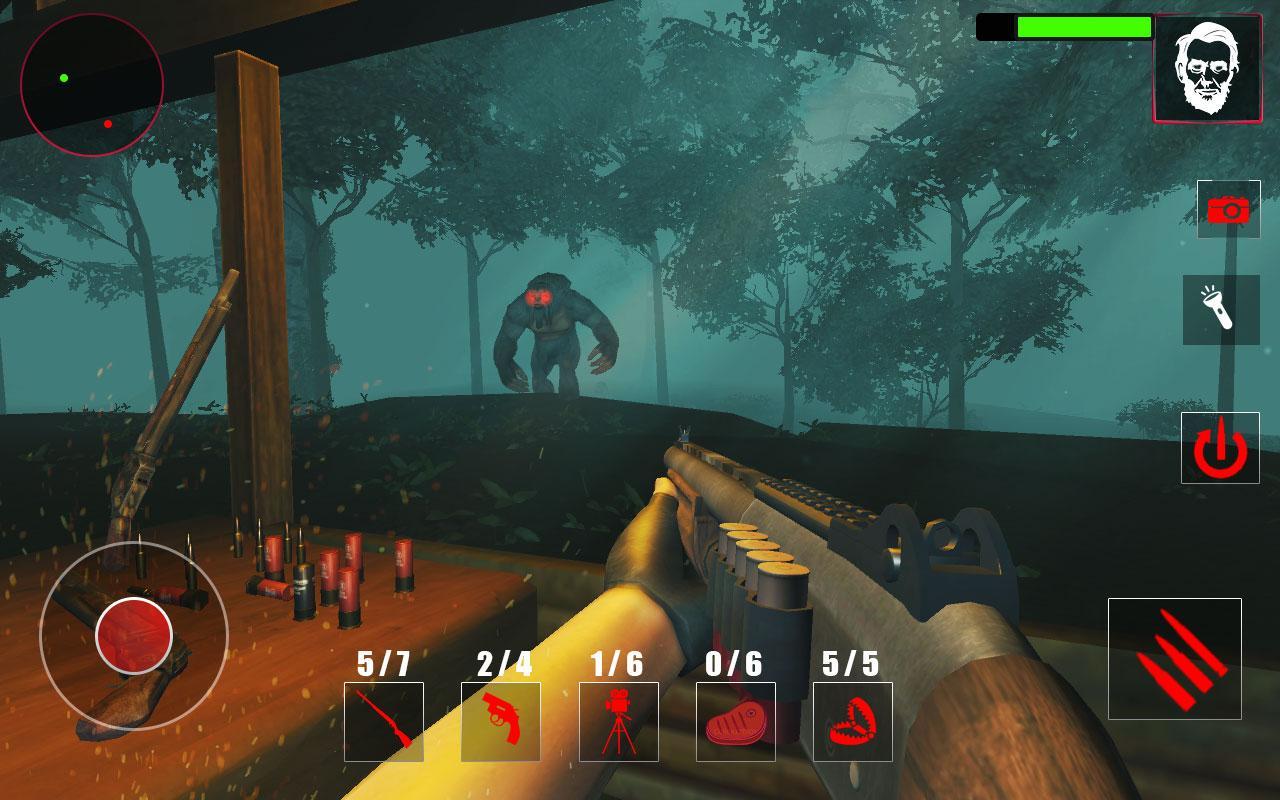This screenshot has height=800, width=1280.
Task: Toggle the flashlight
Action: click(1221, 310)
